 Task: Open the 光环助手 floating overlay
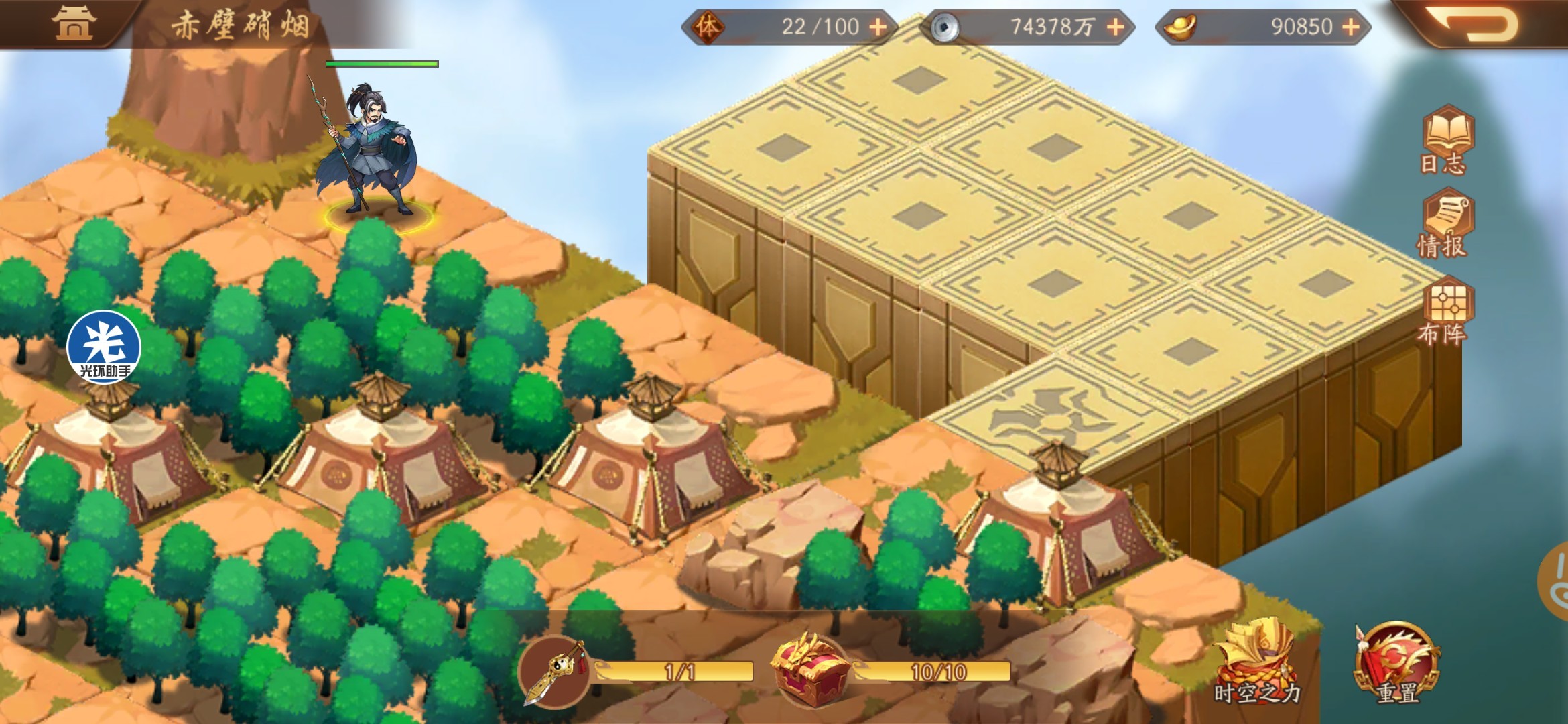coord(104,347)
